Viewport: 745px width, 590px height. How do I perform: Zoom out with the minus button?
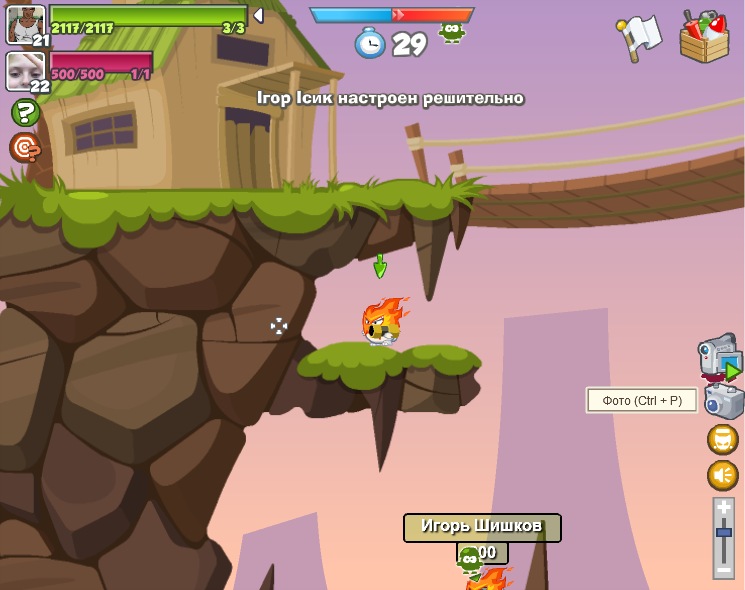(723, 569)
